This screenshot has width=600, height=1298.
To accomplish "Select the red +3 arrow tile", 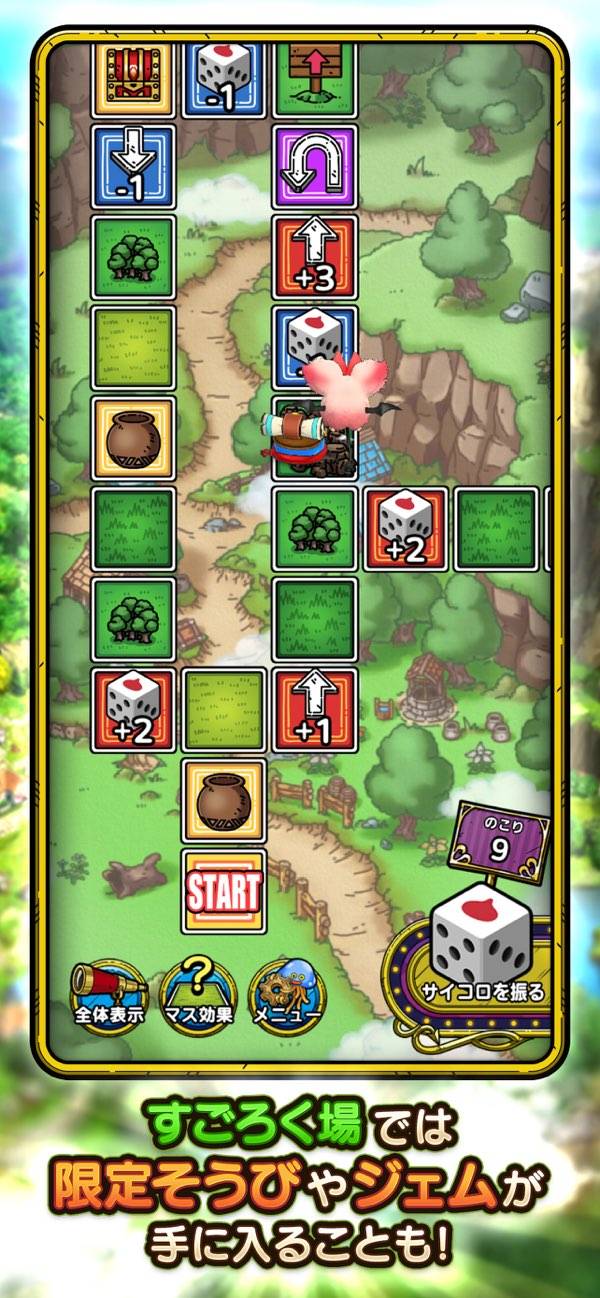I will pyautogui.click(x=315, y=256).
